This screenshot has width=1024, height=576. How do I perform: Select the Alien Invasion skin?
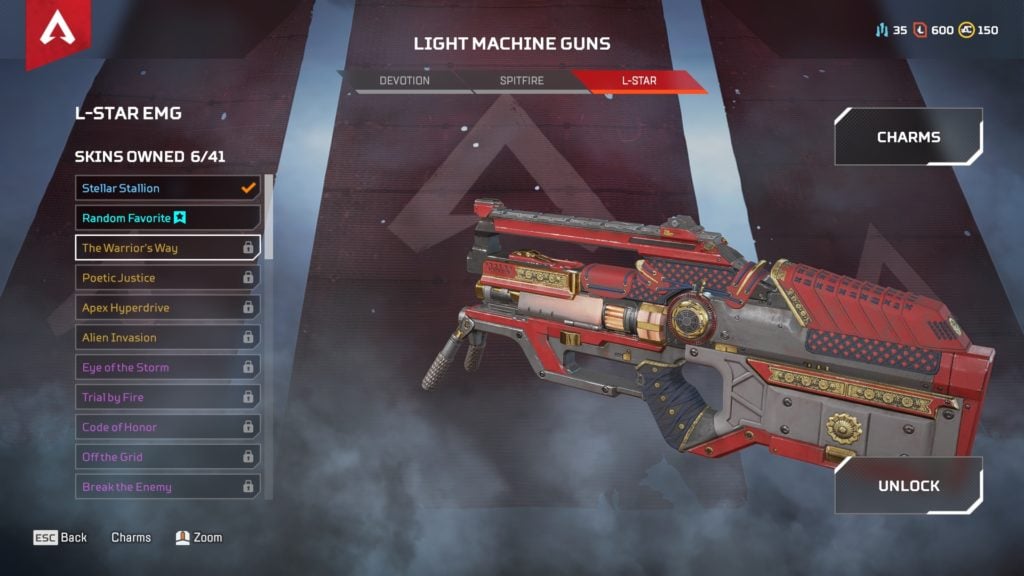tap(168, 337)
